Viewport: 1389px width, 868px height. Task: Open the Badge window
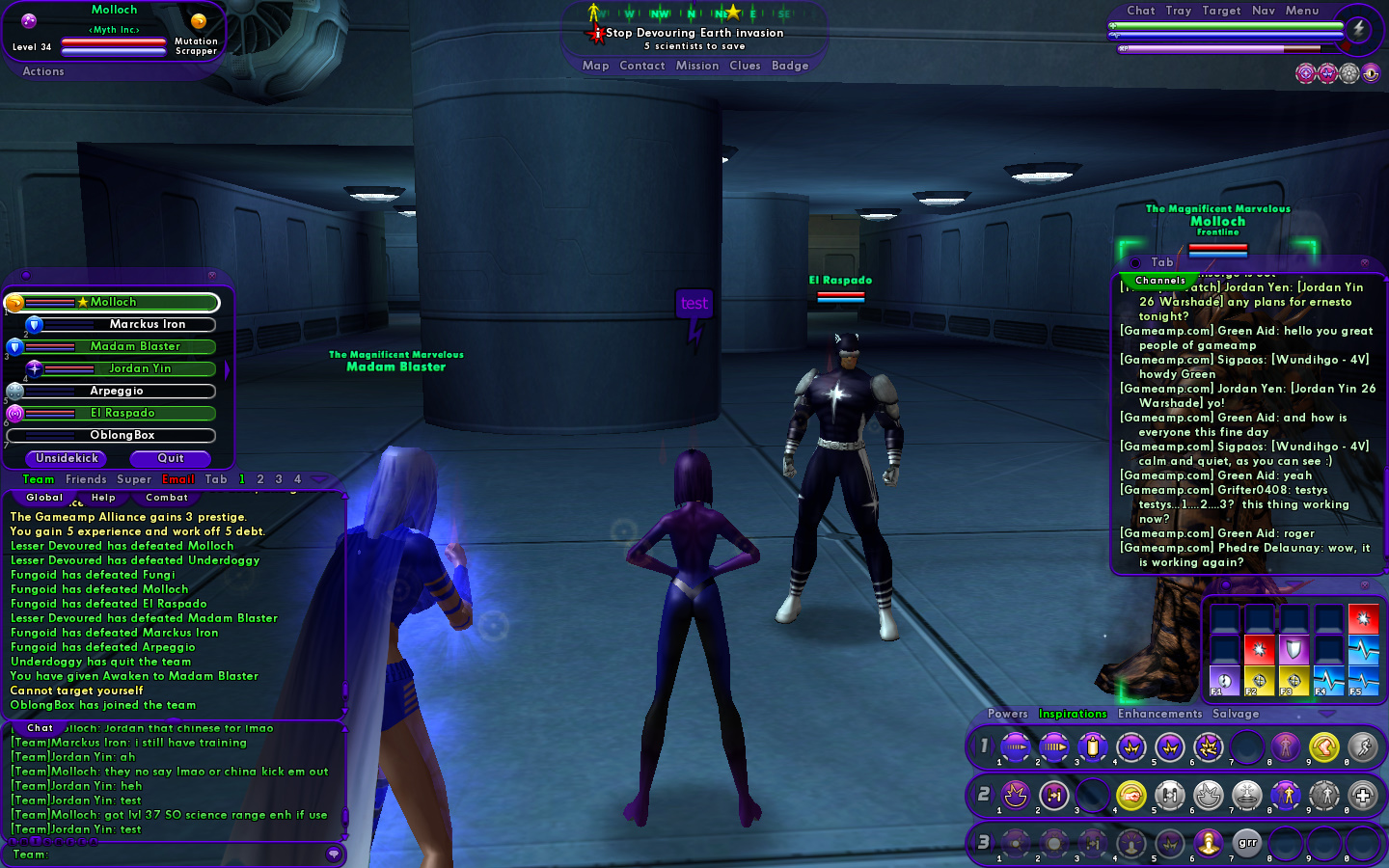pos(789,66)
